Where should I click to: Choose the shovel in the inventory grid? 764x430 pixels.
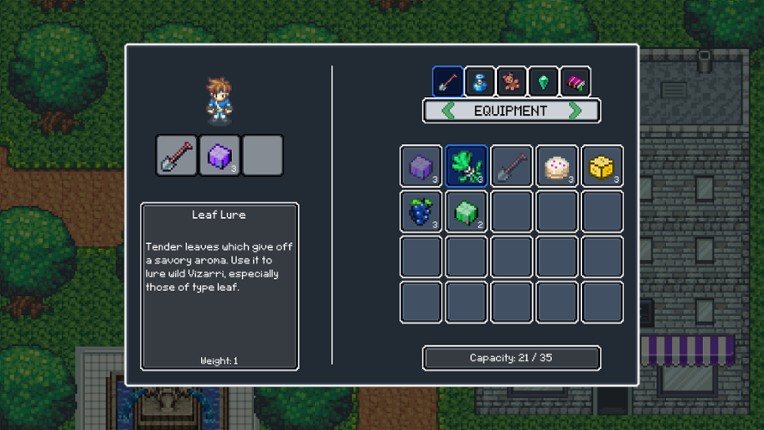(x=512, y=166)
